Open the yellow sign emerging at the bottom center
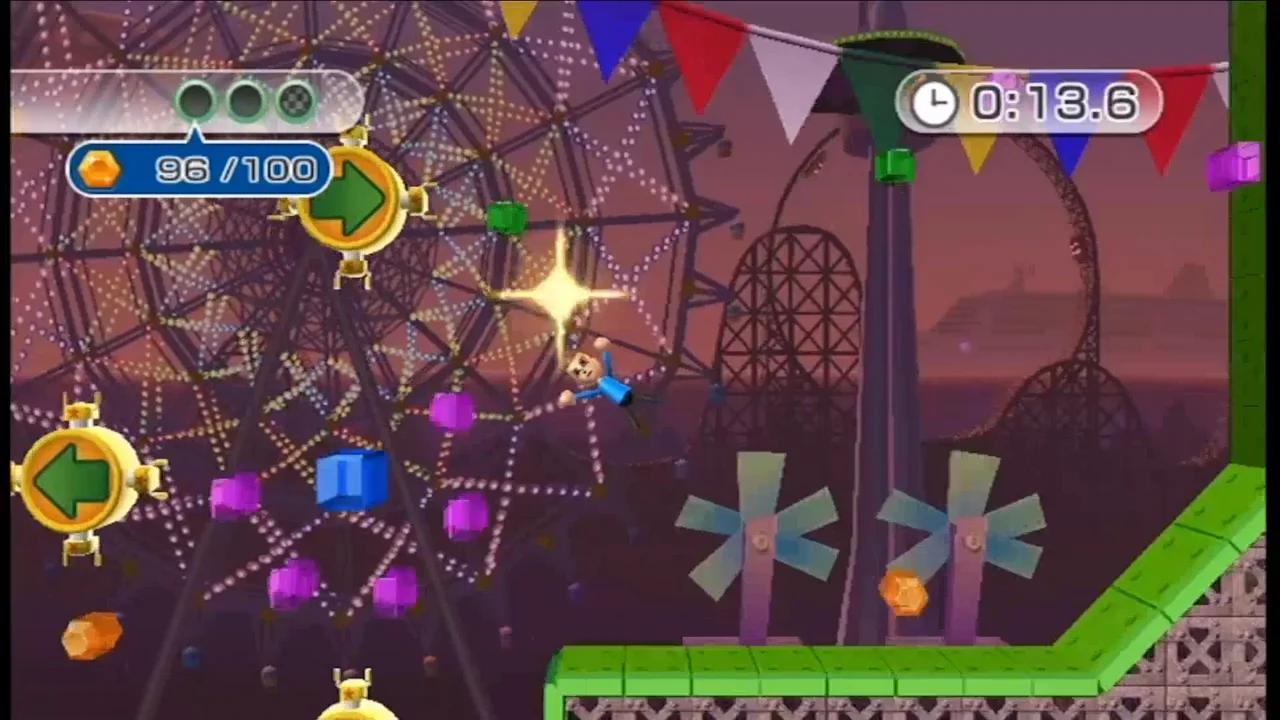This screenshot has width=1280, height=720. pyautogui.click(x=350, y=700)
